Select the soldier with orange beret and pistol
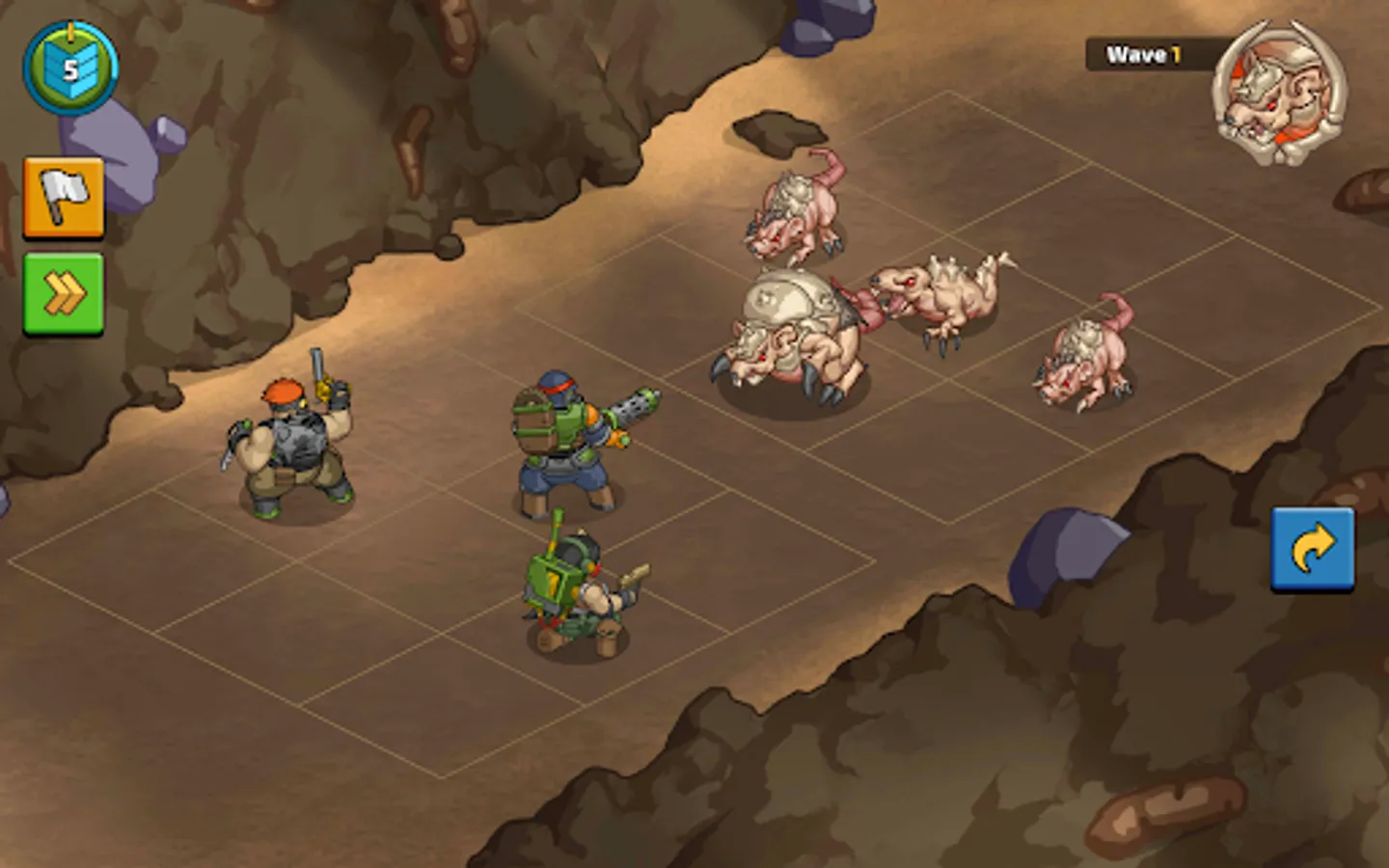 pos(294,444)
